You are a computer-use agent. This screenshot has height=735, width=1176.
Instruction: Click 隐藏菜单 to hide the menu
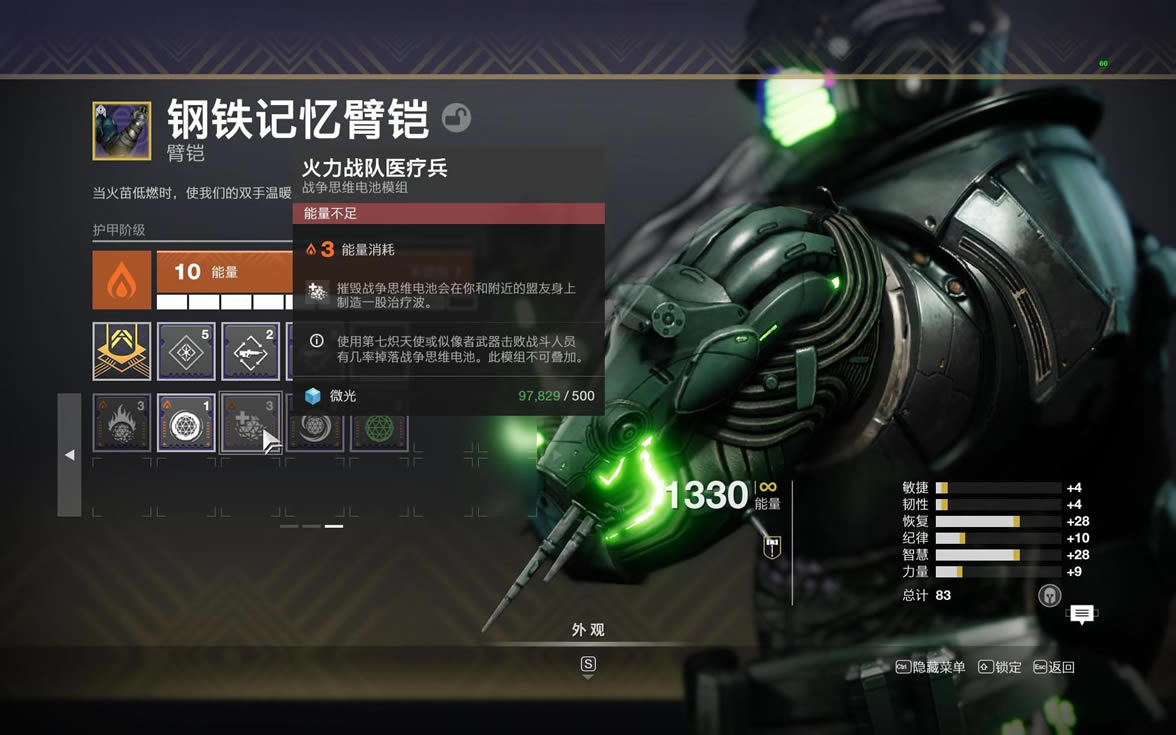[x=931, y=667]
